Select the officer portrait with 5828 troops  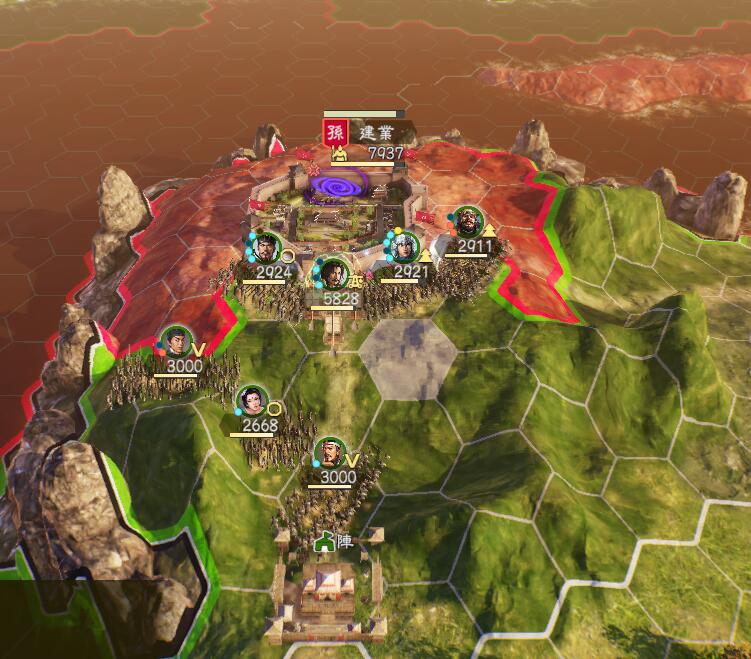(x=333, y=273)
